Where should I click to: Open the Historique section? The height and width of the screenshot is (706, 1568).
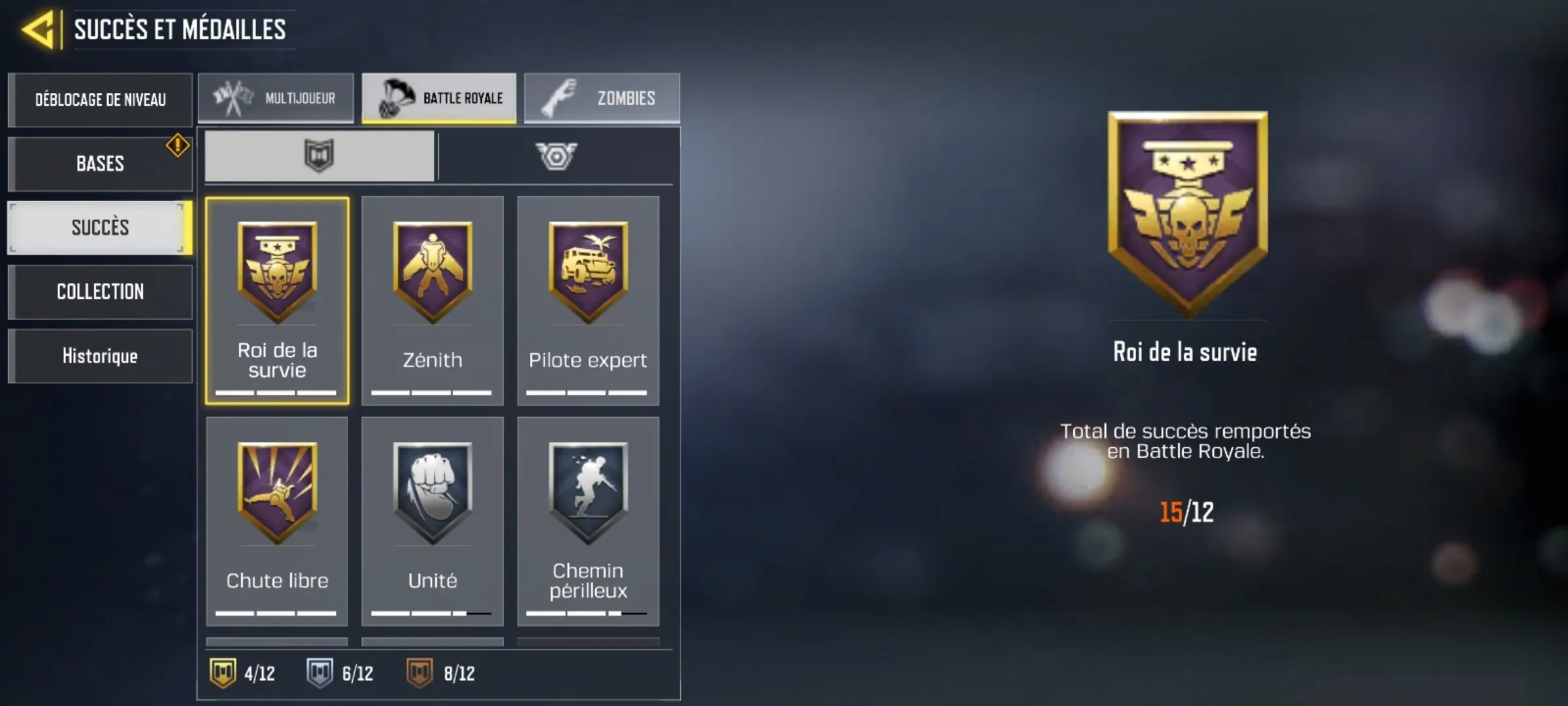[x=100, y=356]
